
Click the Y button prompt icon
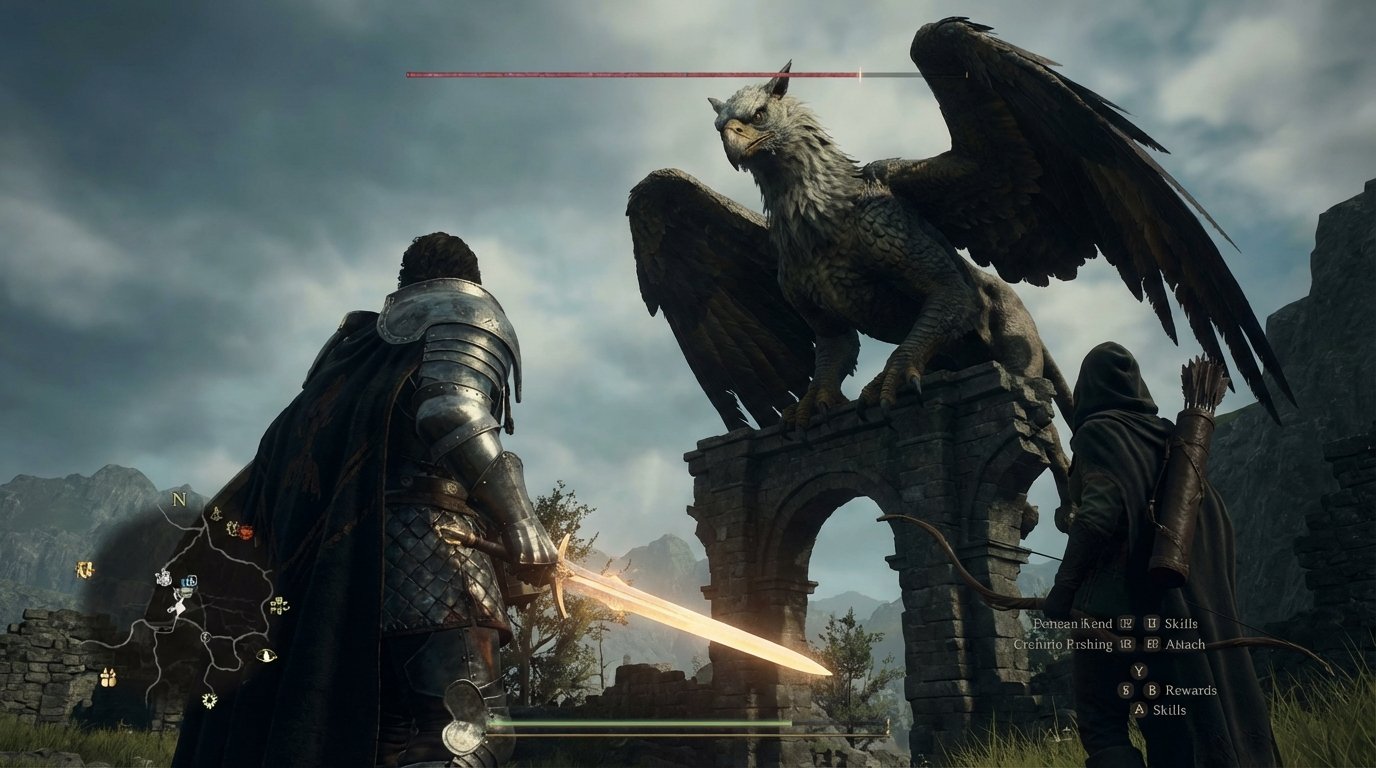1139,671
